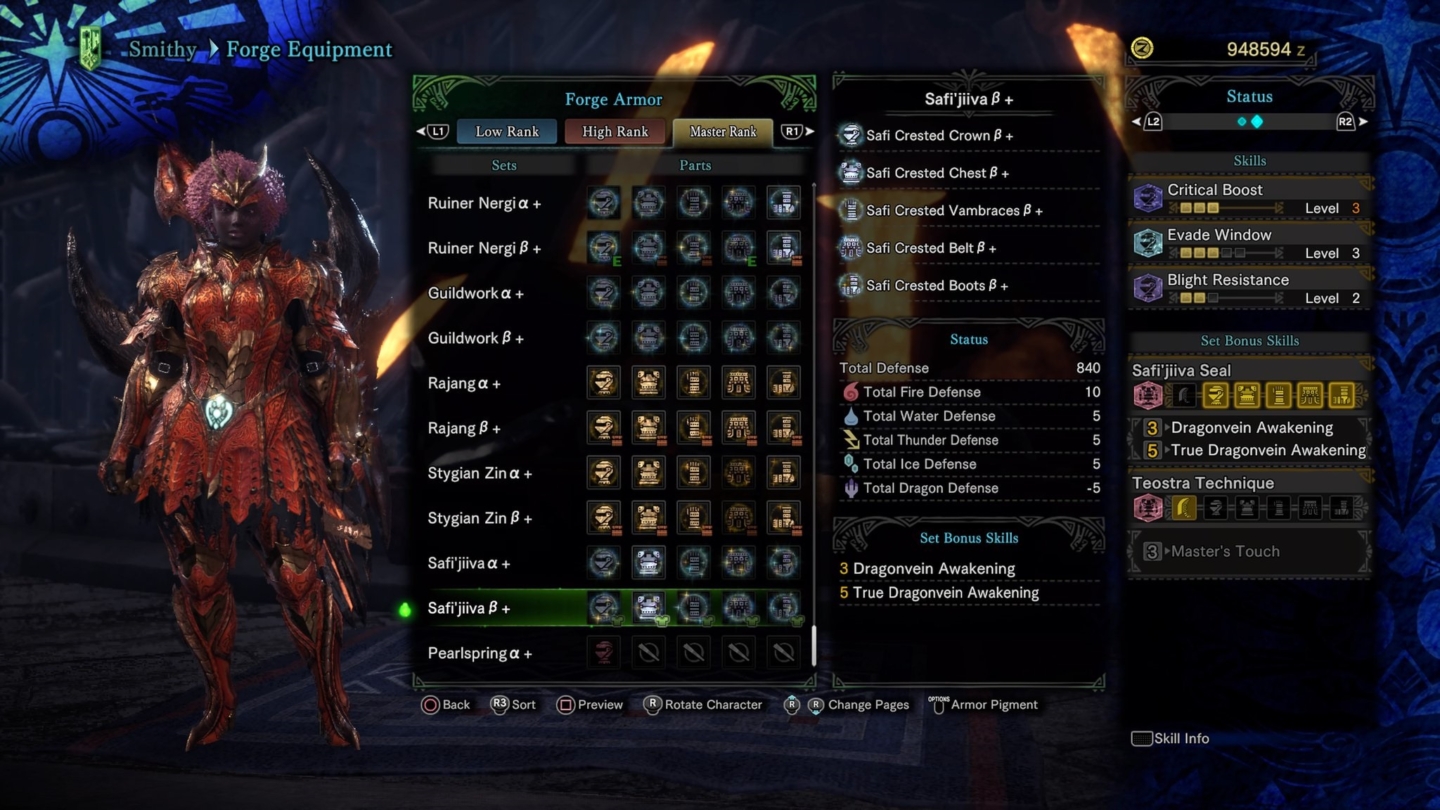This screenshot has height=810, width=1440.
Task: Click the Preview button
Action: click(x=590, y=705)
